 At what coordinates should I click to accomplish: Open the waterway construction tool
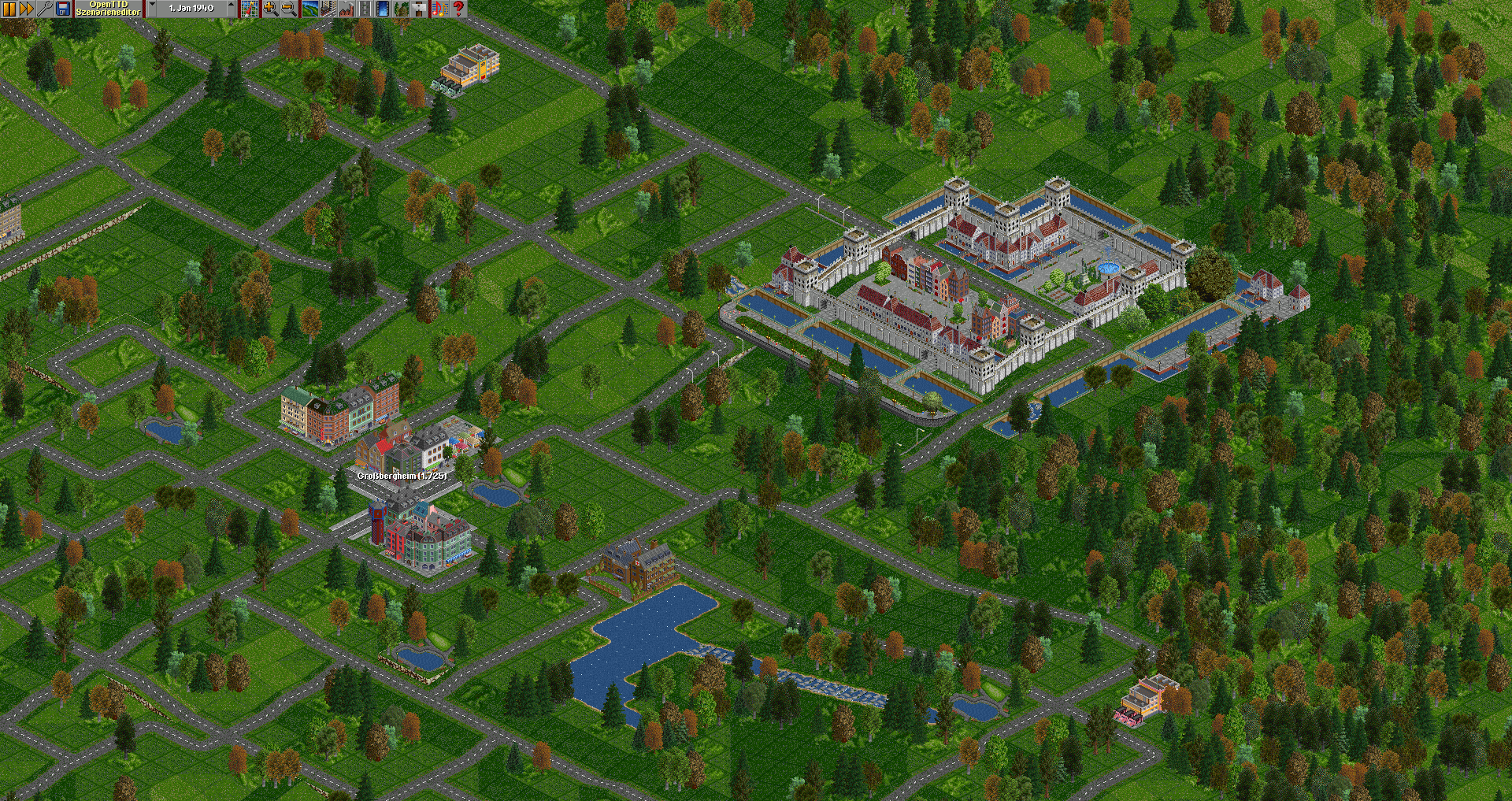383,9
